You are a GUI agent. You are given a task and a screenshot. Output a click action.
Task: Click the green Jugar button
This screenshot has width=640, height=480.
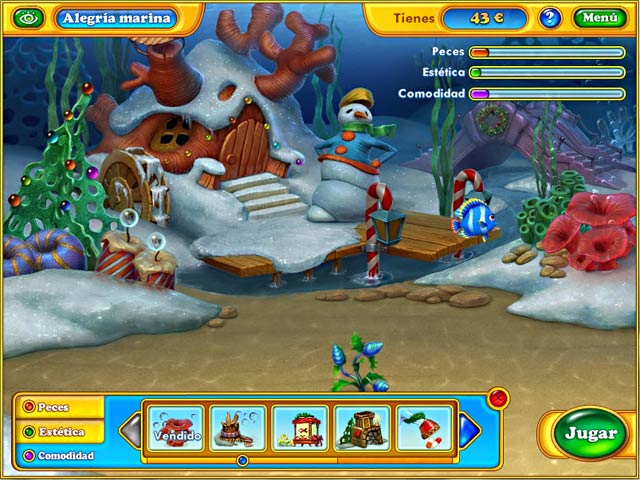click(590, 434)
